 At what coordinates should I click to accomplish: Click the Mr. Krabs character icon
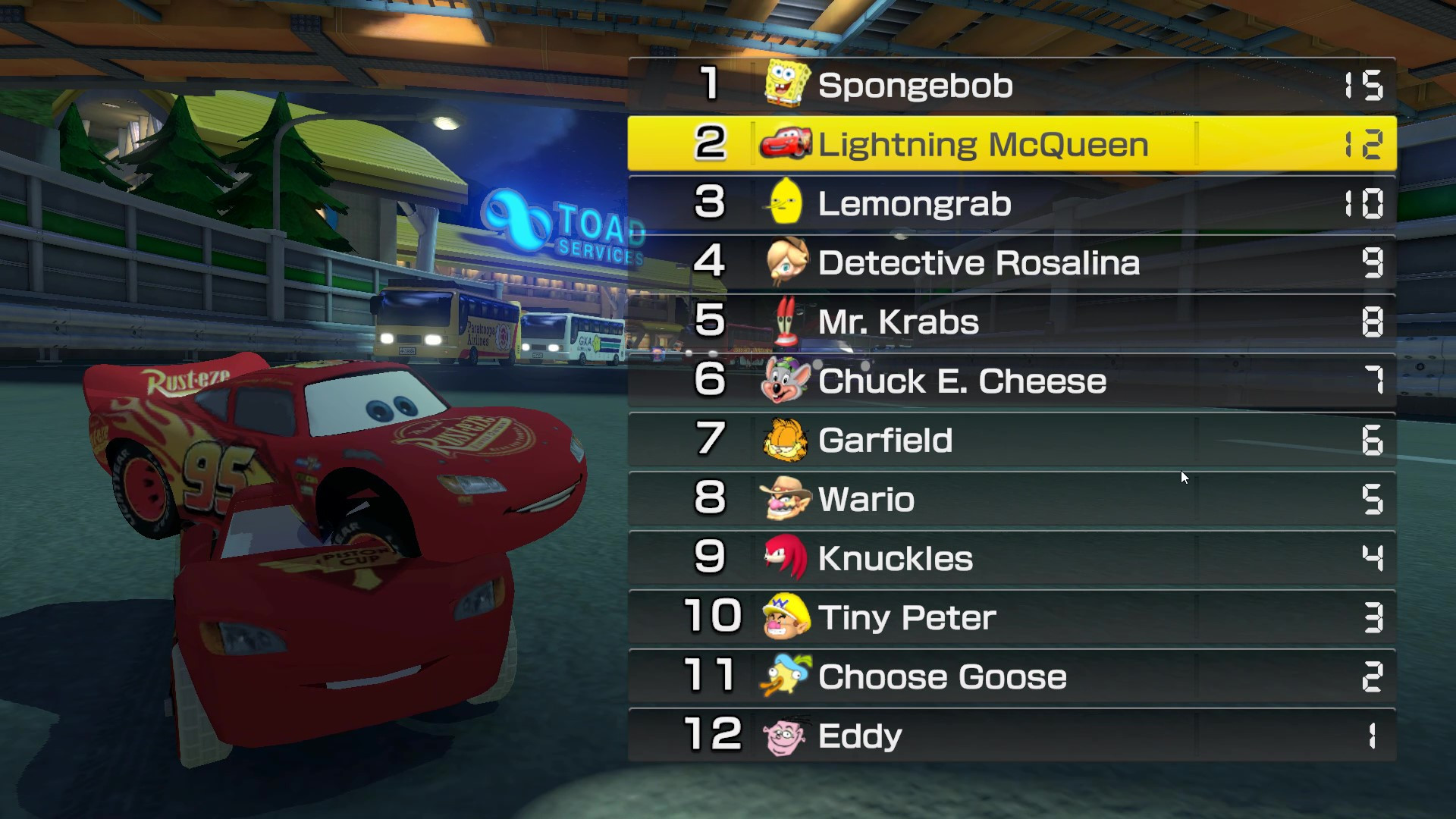786,321
